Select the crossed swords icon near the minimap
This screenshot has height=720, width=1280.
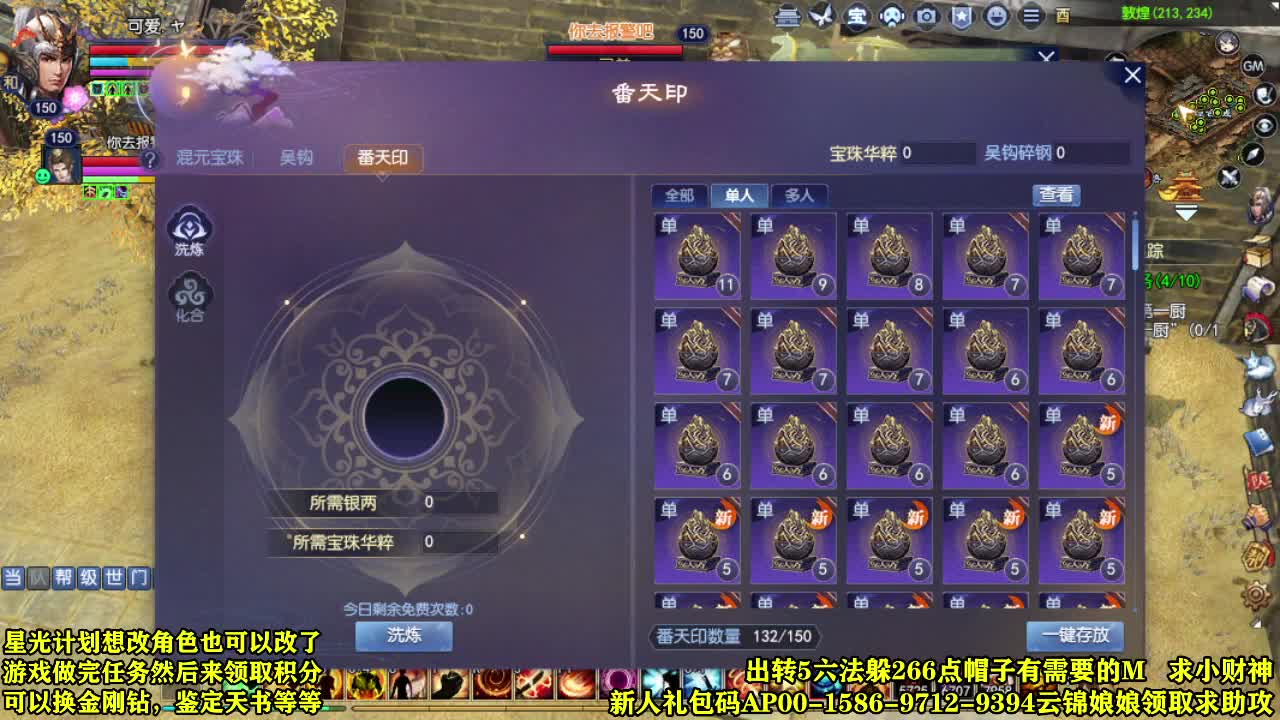point(1230,177)
